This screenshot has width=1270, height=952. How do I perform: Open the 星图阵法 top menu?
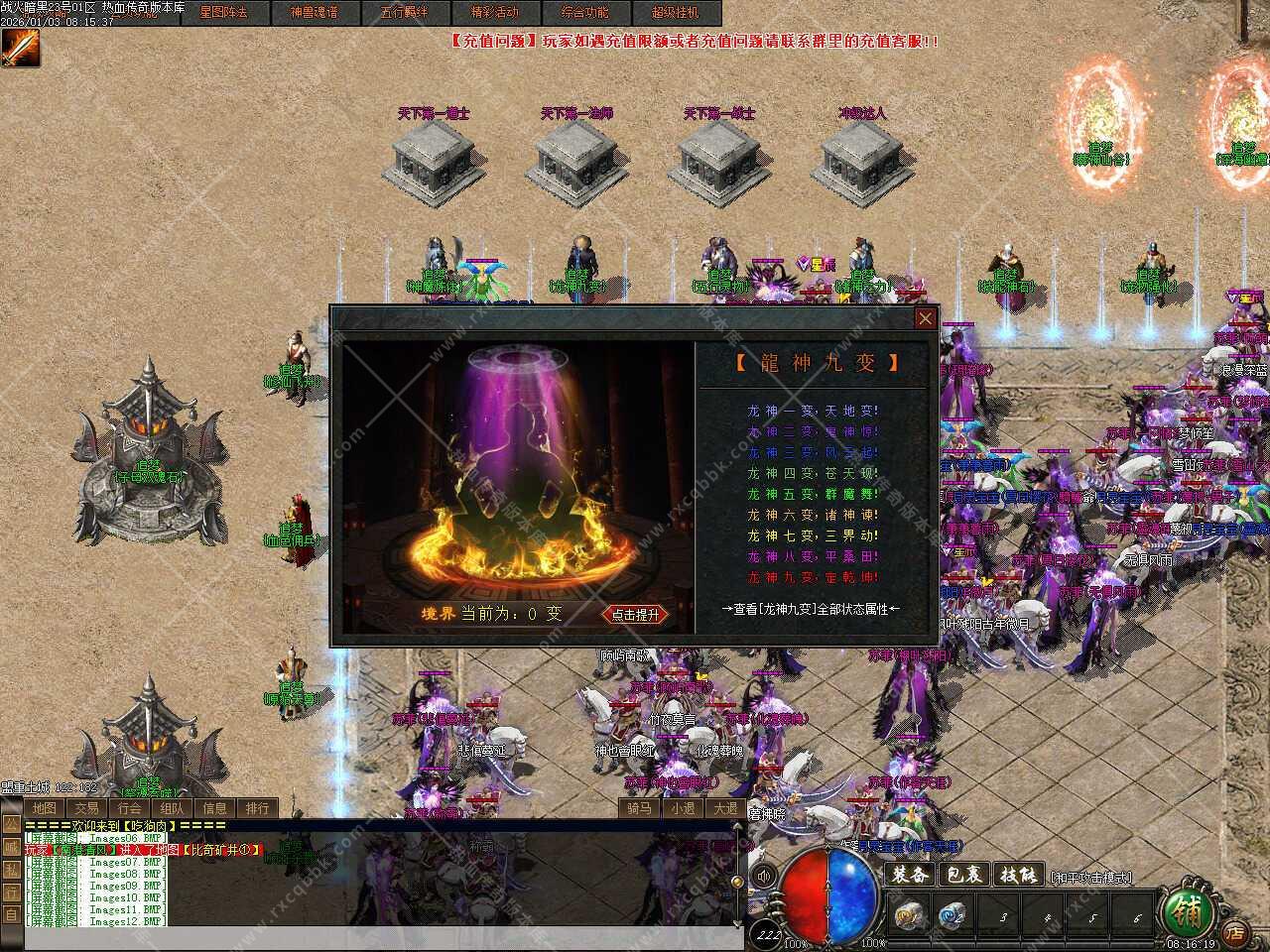223,13
